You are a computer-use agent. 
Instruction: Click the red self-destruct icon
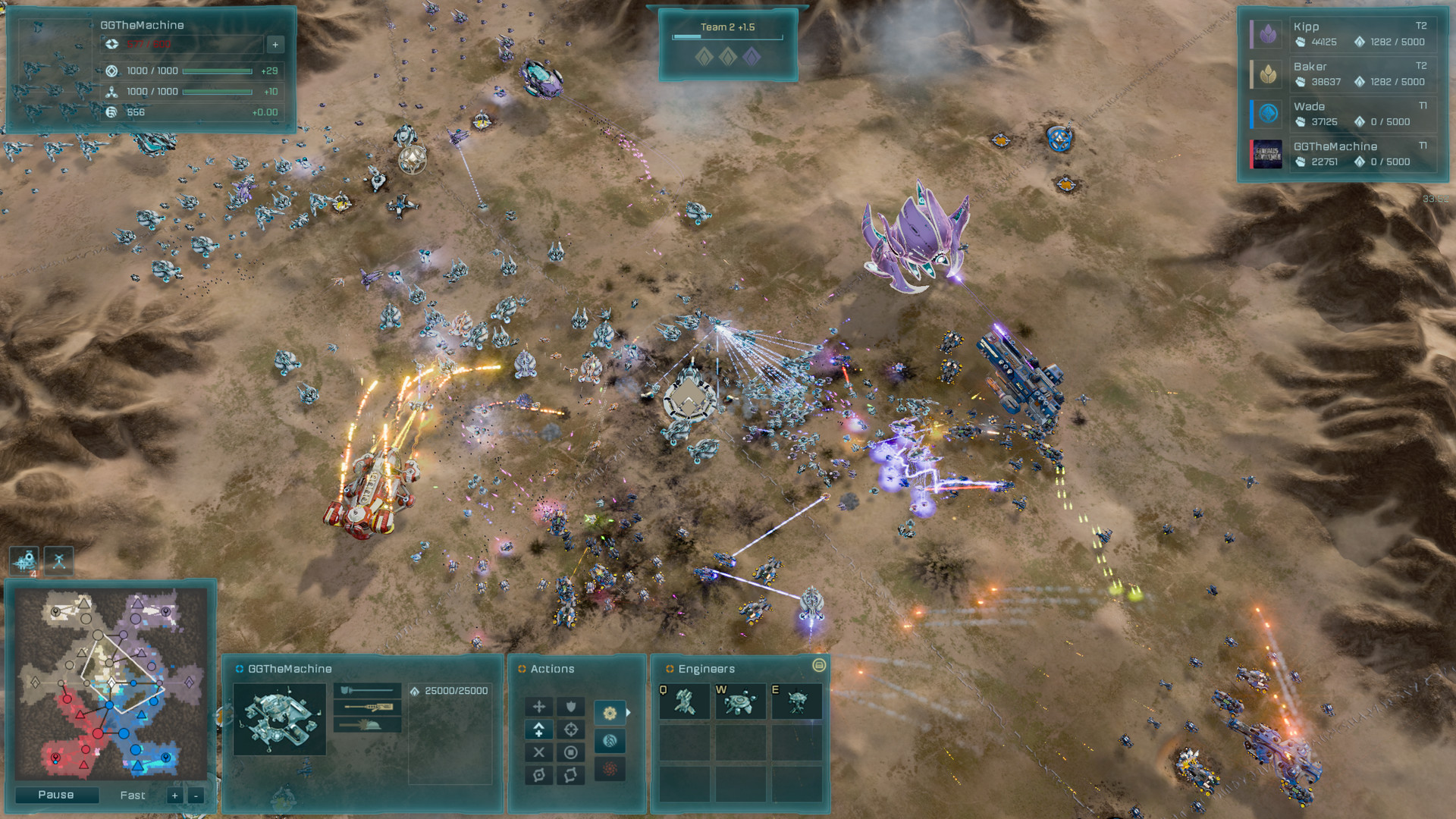pyautogui.click(x=610, y=769)
